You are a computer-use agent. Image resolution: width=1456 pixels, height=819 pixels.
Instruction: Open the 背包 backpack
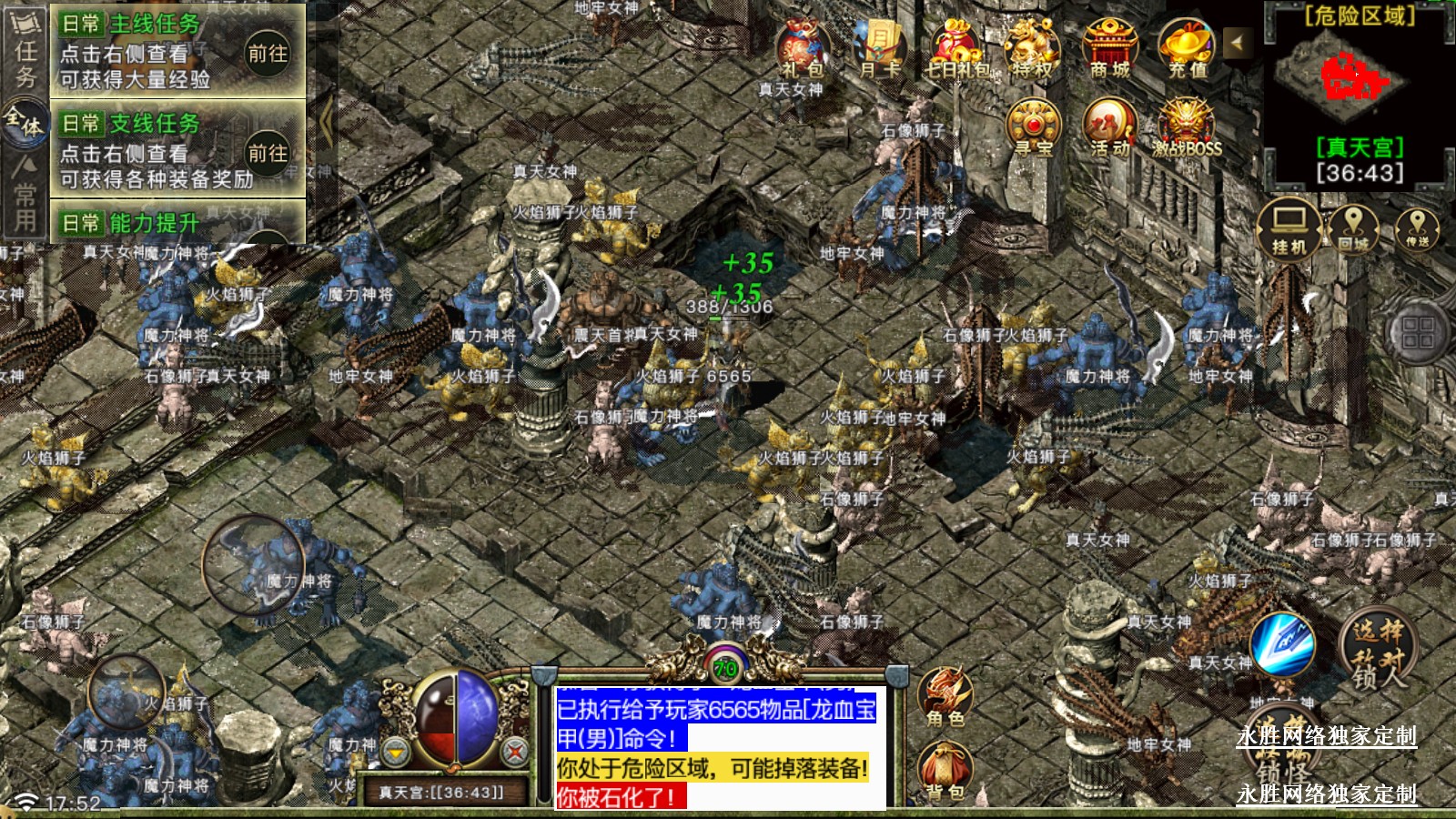(x=945, y=772)
